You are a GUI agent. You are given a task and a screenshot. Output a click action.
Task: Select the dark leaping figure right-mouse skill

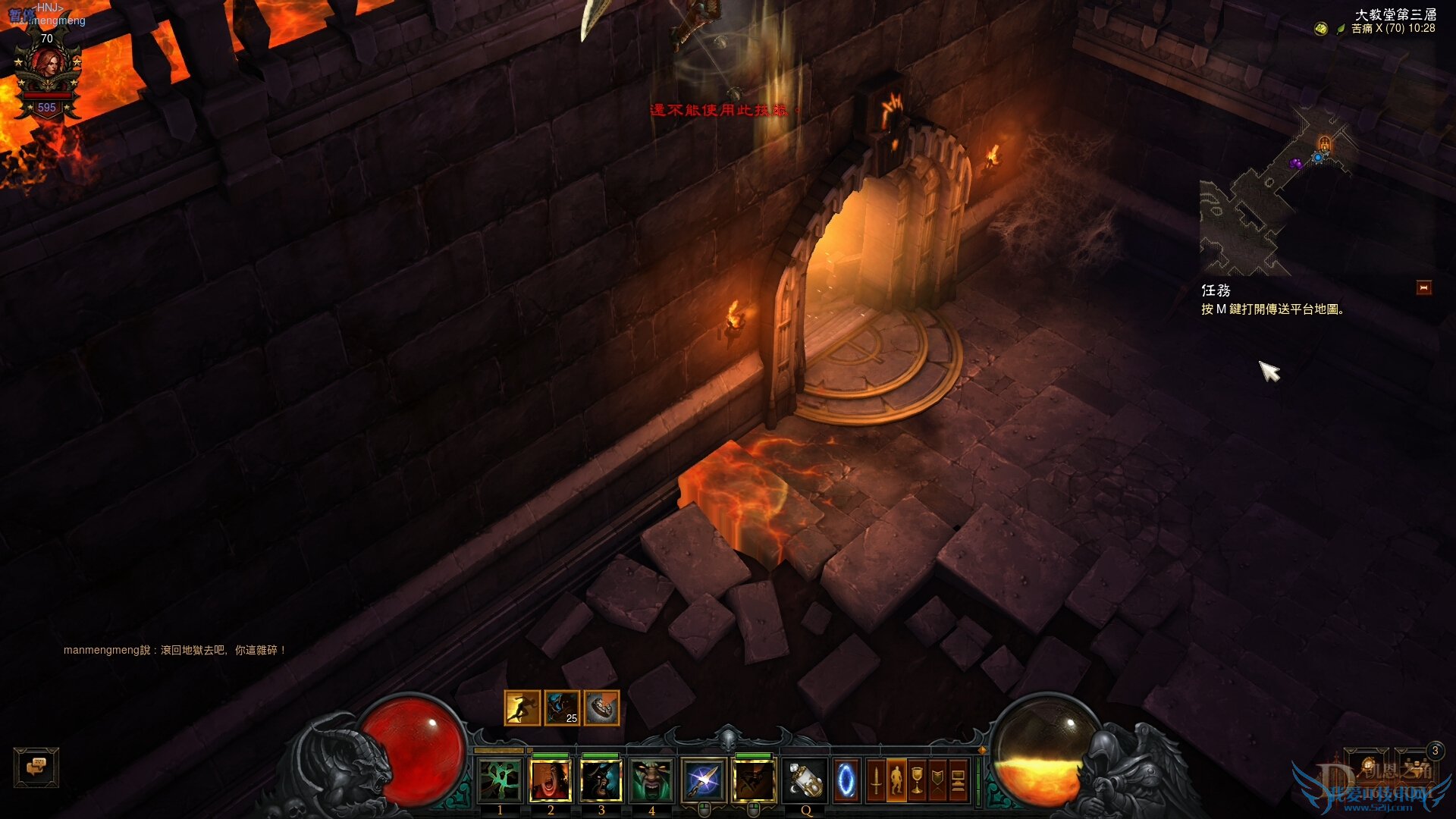tap(754, 781)
